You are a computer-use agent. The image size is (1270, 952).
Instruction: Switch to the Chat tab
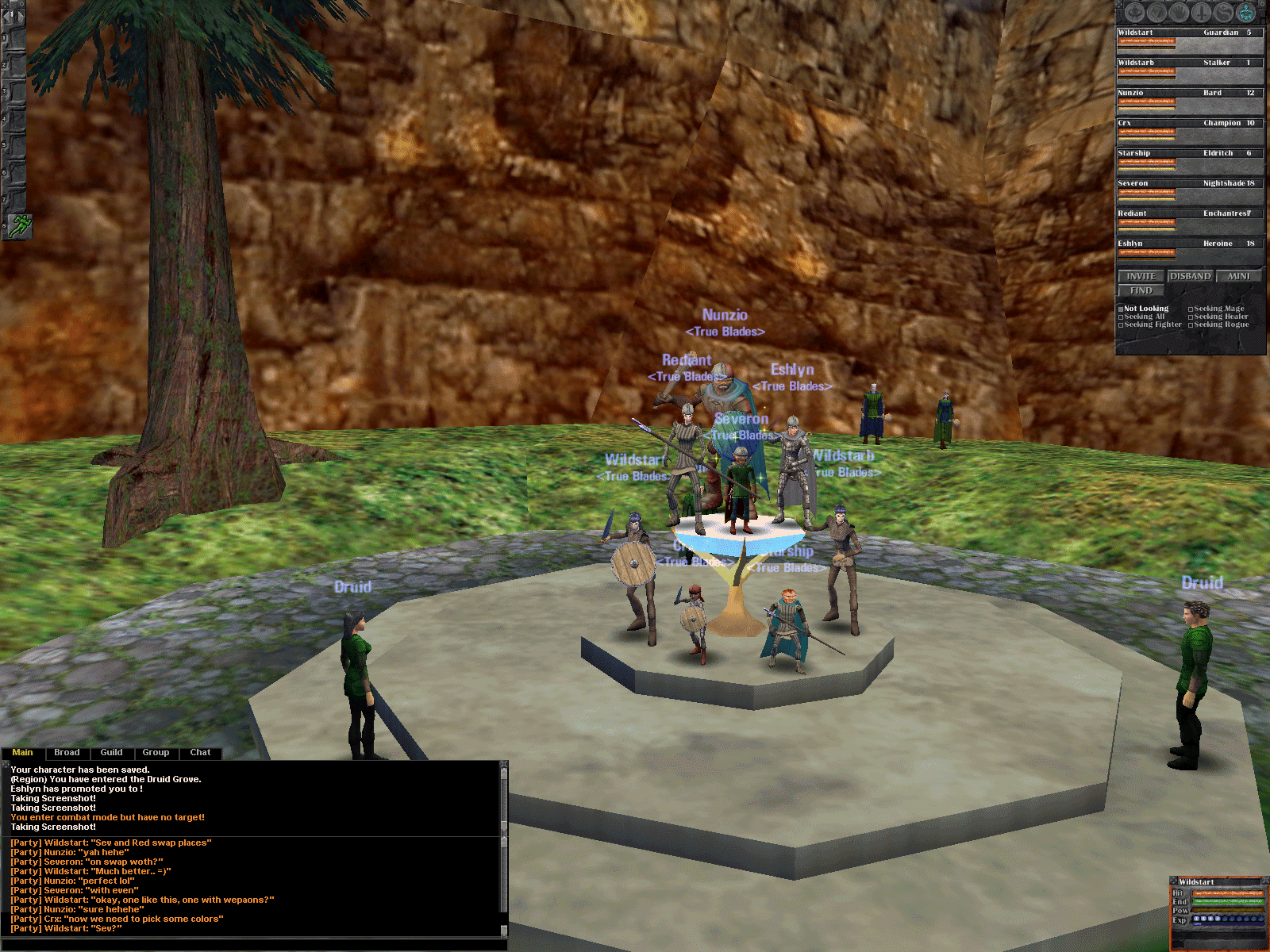200,753
